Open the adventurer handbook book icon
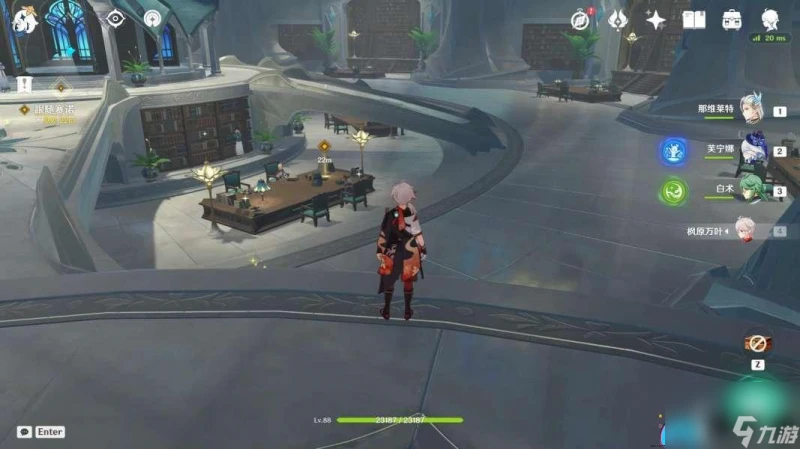The width and height of the screenshot is (800, 449). 694,19
